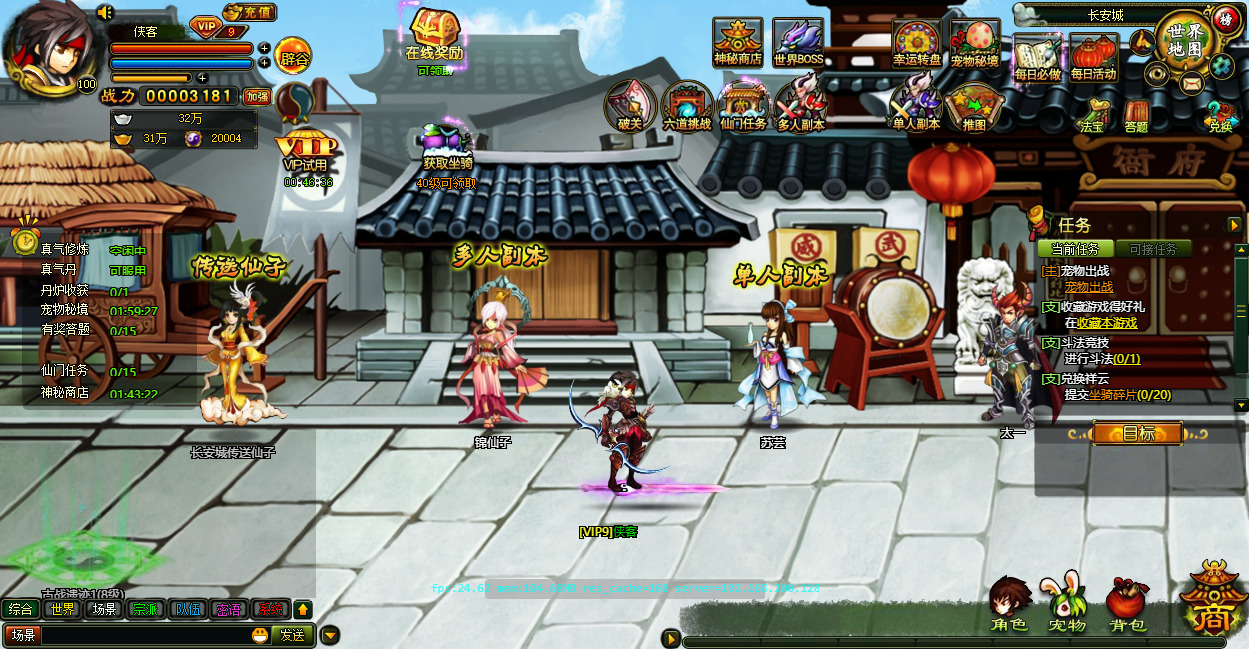Open the 神秘商店 mystery shop

pos(737,41)
